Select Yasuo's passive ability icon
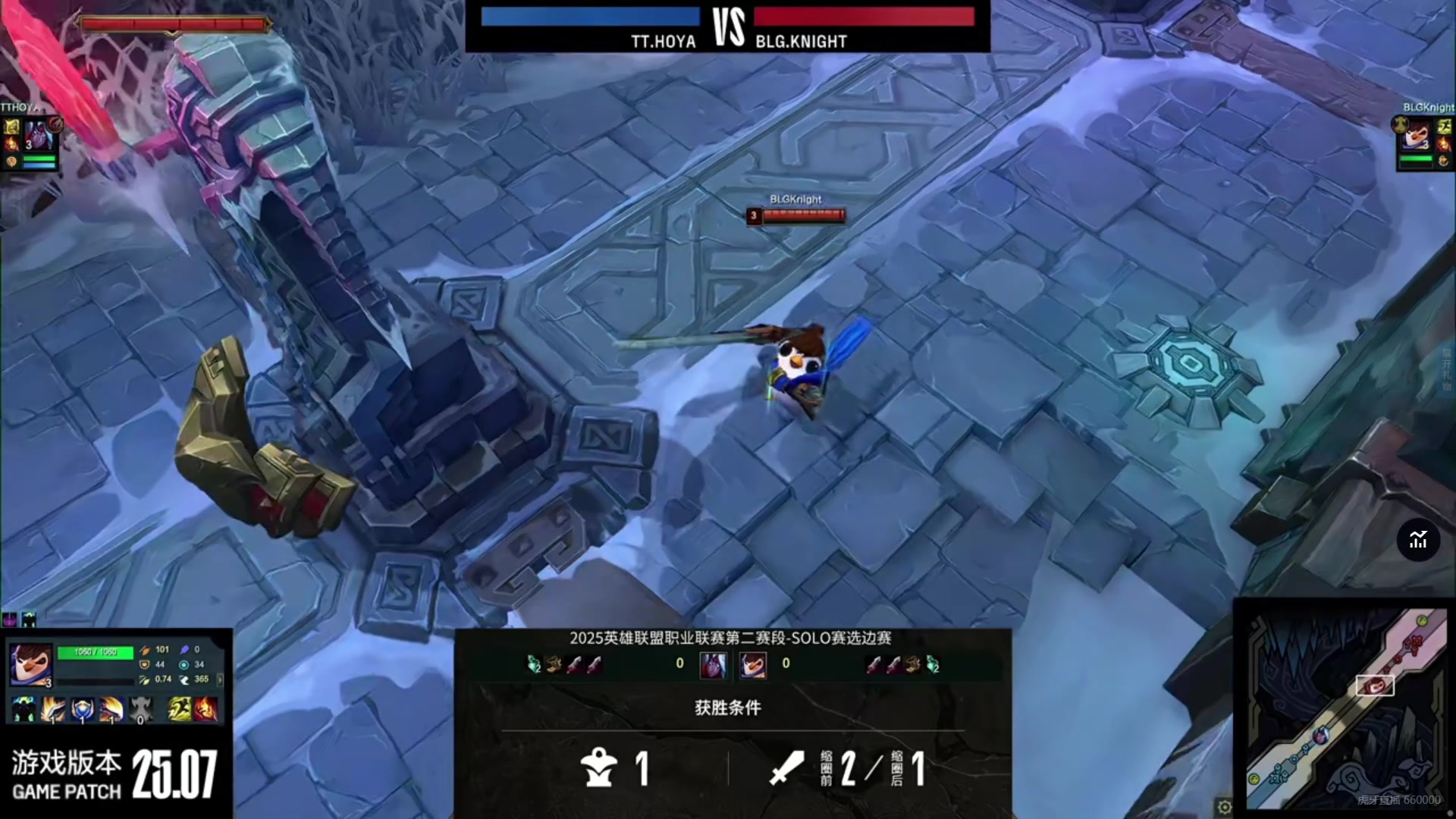Screen dimensions: 1456x819 [x=24, y=709]
